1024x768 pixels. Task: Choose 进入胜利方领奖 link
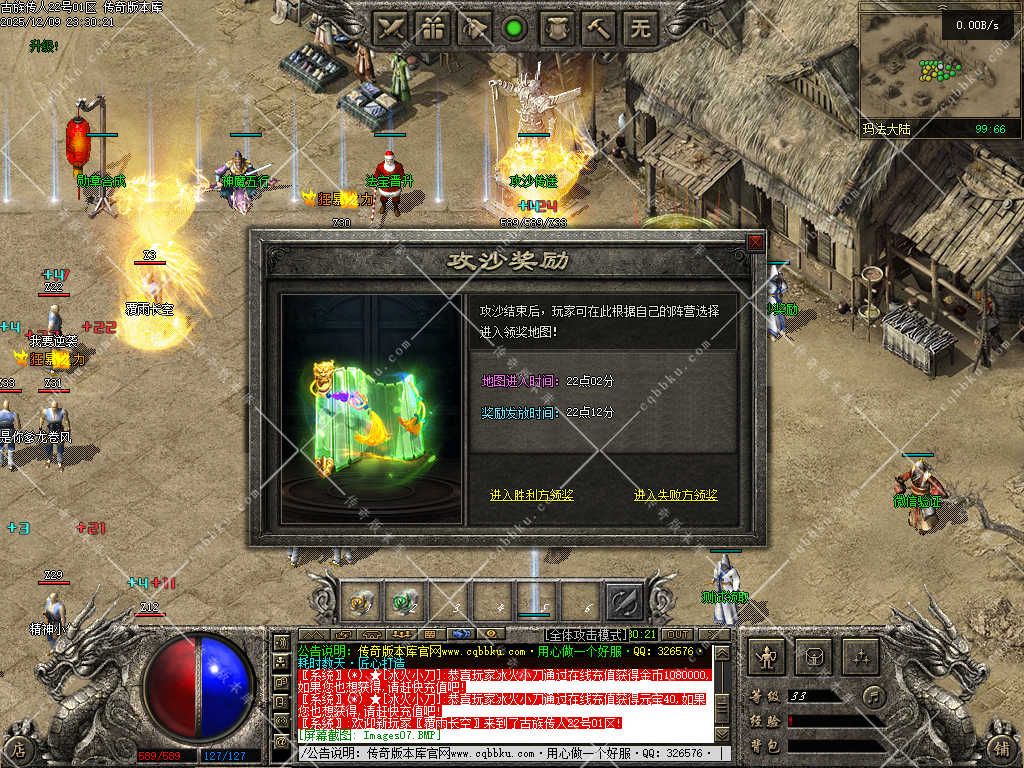tap(531, 495)
